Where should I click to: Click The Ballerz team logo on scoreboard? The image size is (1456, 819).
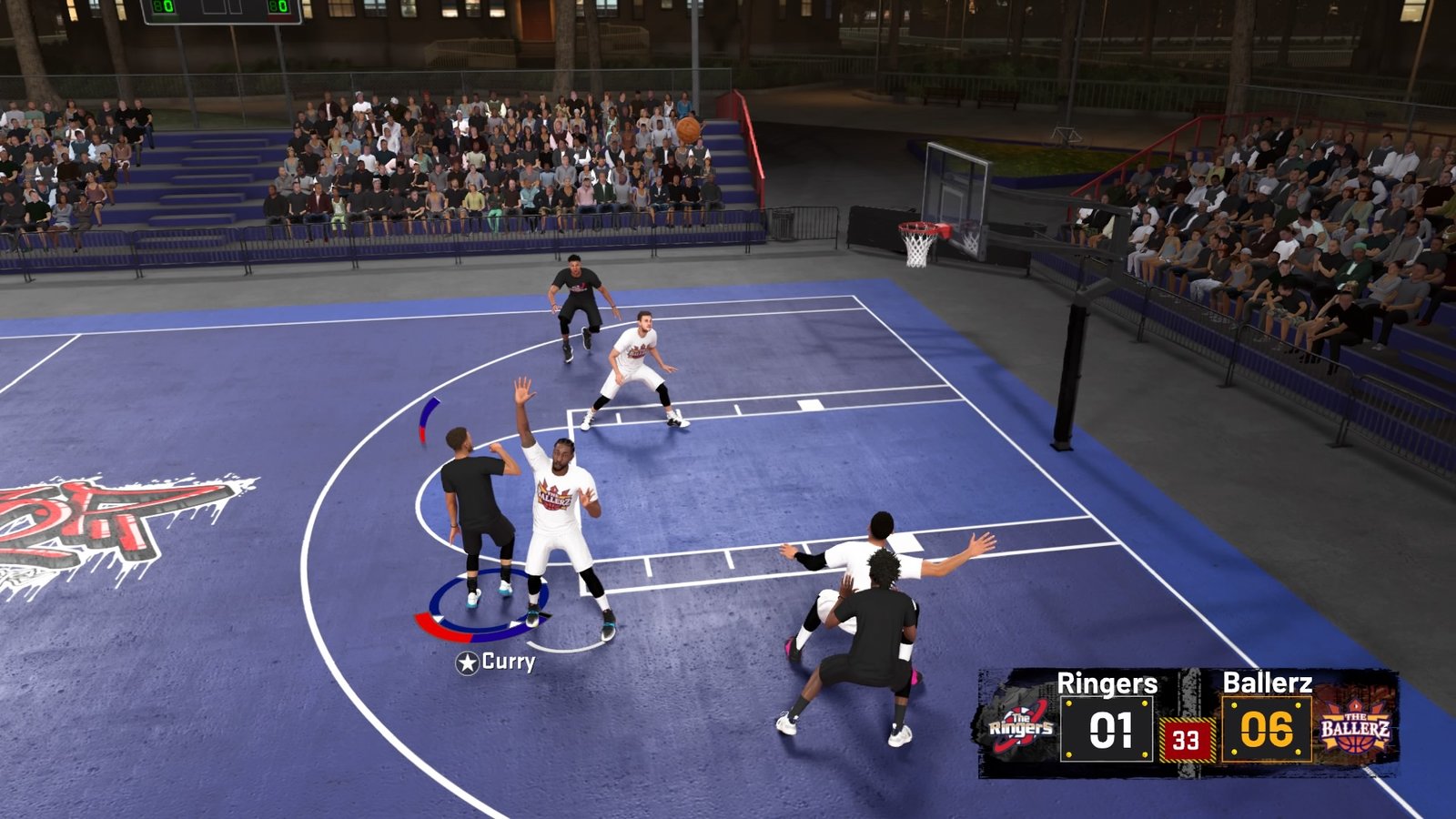[x=1355, y=727]
